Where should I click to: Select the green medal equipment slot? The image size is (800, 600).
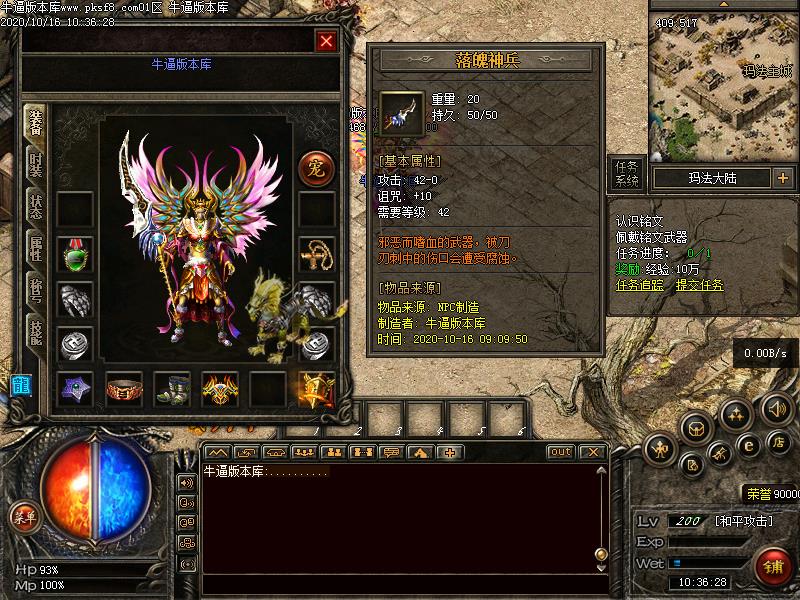coord(74,255)
